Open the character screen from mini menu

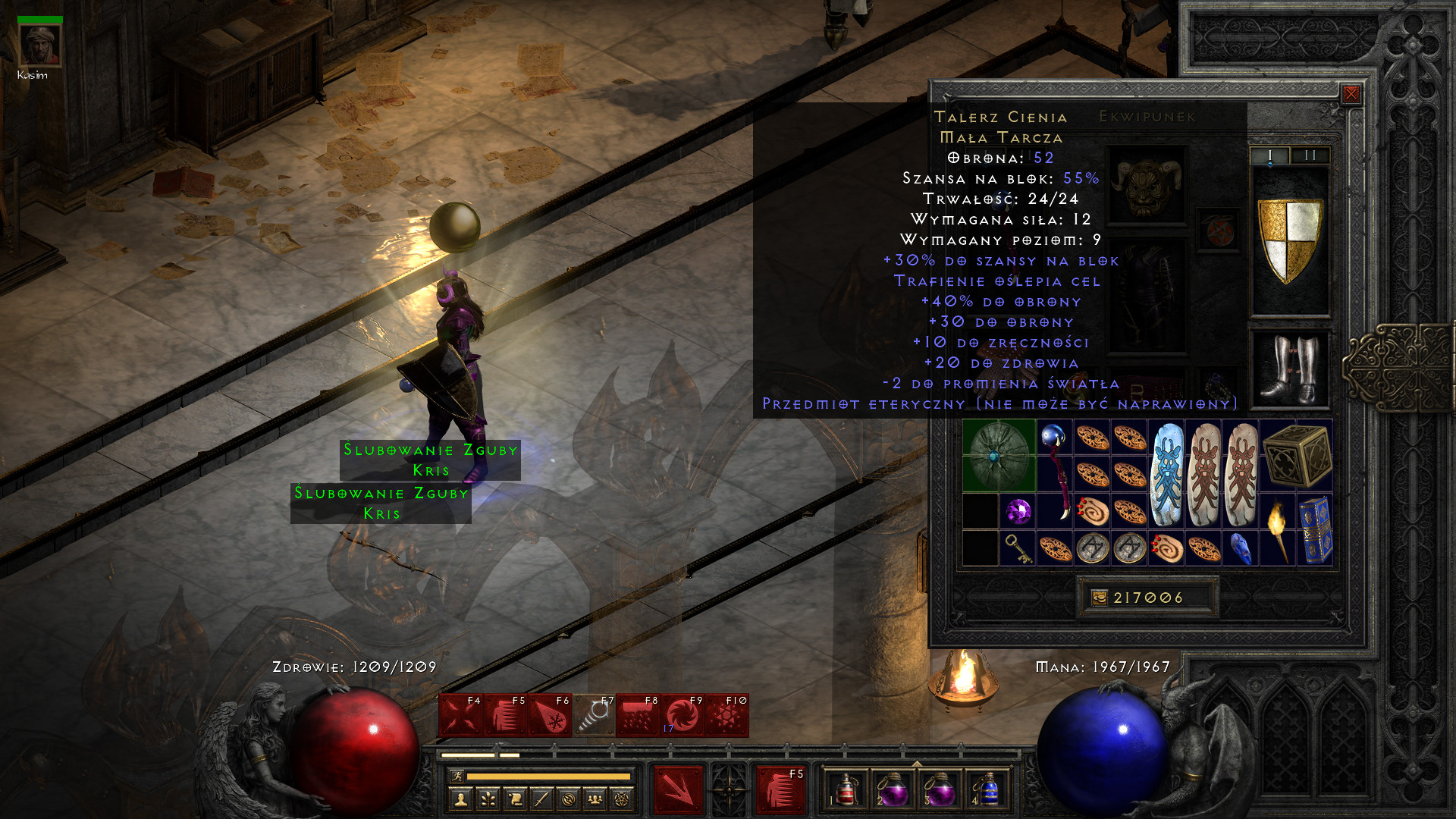coord(461,799)
